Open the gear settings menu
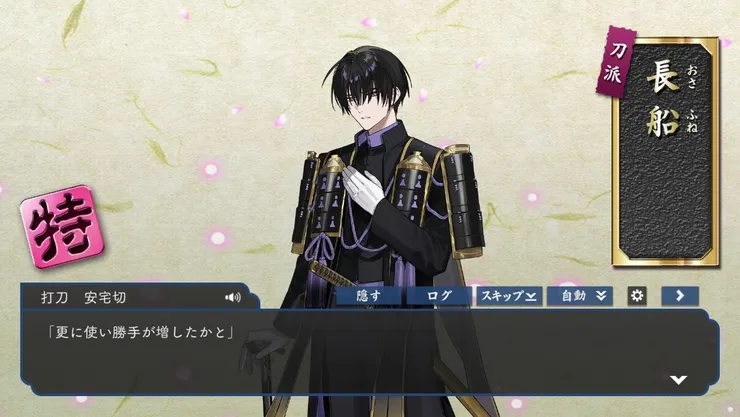The width and height of the screenshot is (740, 417). (x=636, y=296)
